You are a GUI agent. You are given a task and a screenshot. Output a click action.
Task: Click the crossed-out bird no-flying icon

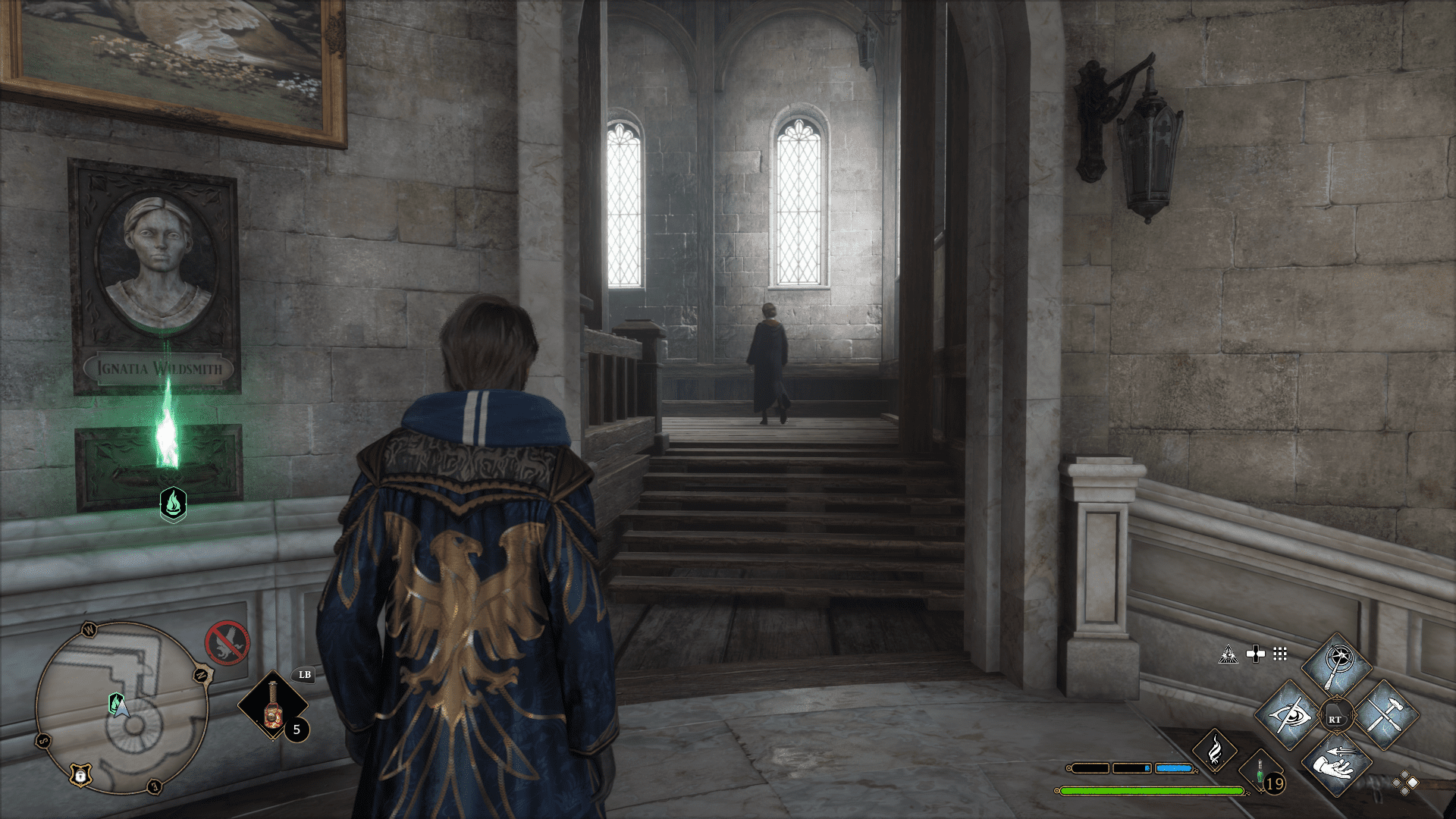tap(227, 643)
